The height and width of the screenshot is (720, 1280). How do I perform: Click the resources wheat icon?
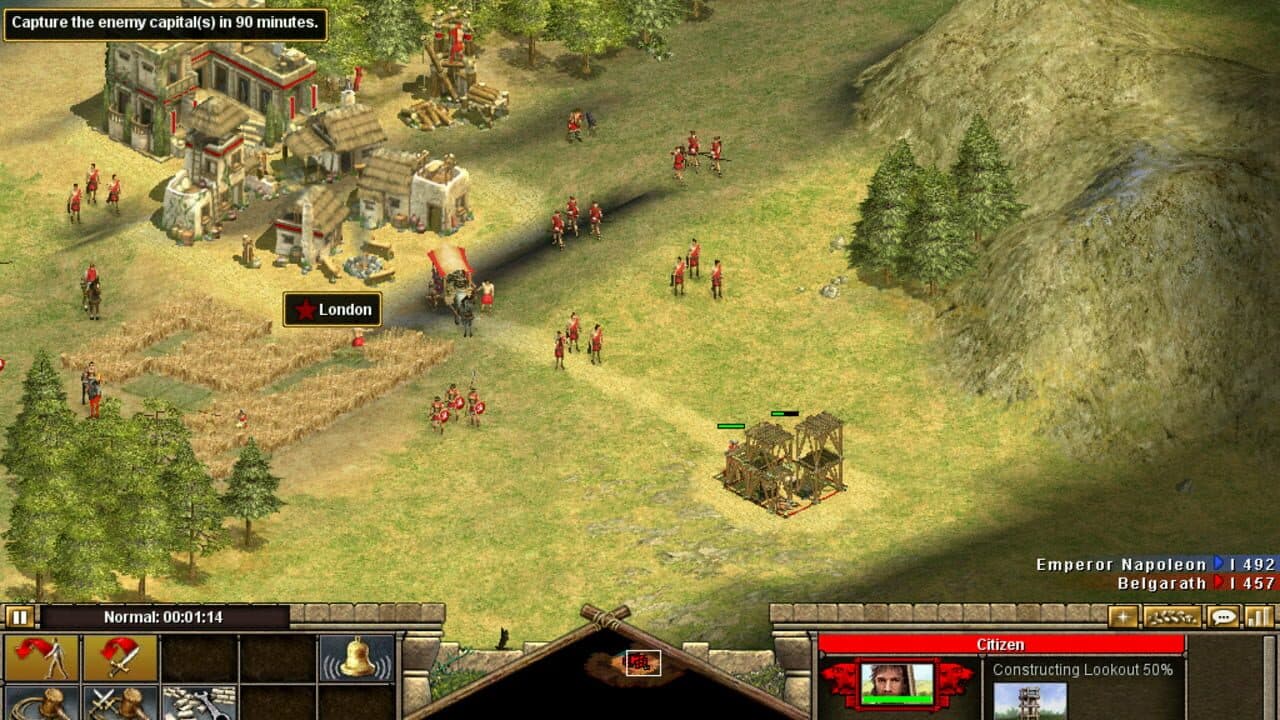tap(1172, 617)
